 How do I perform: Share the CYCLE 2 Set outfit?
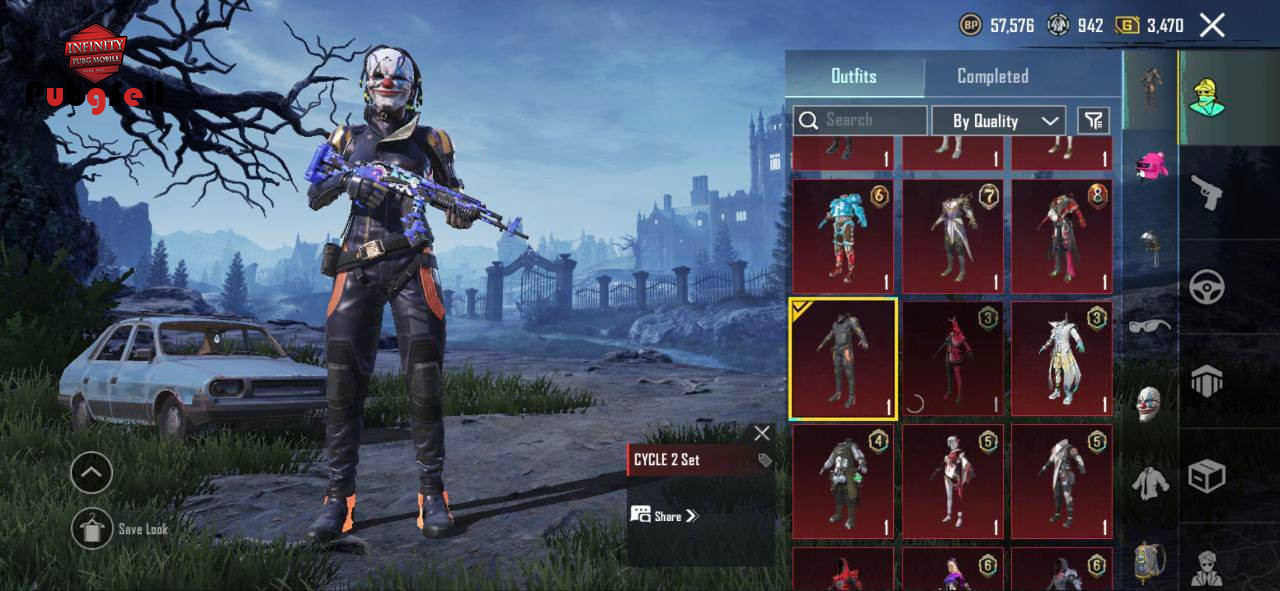(665, 516)
